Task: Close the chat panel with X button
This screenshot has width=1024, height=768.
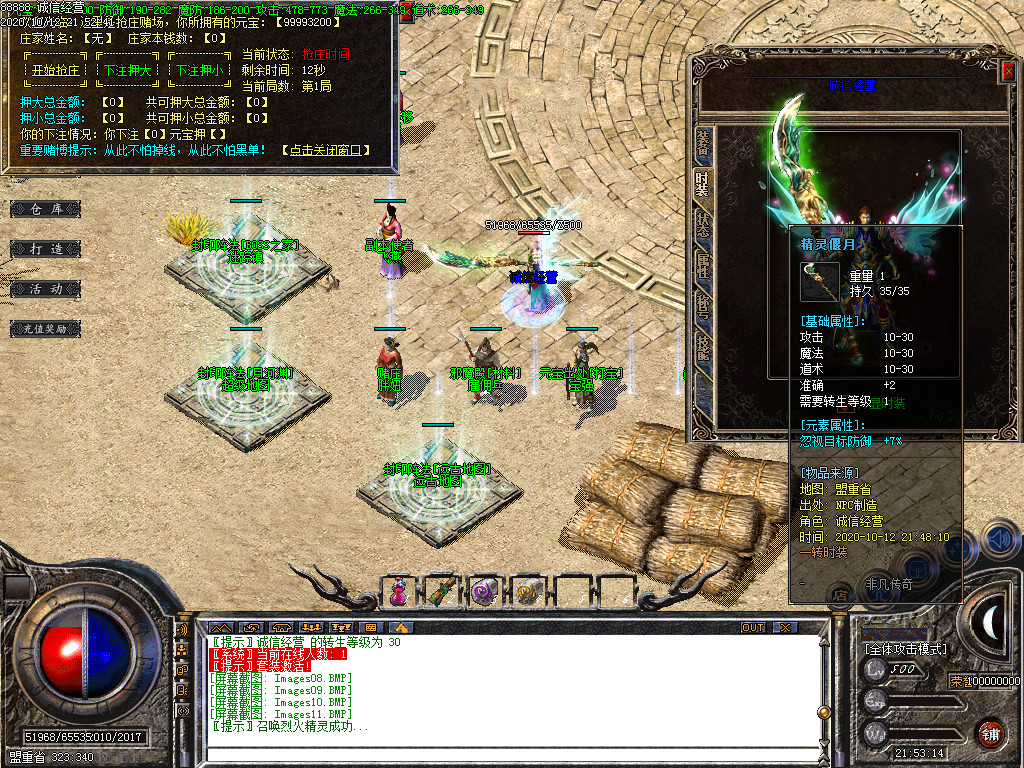Action: tap(785, 628)
